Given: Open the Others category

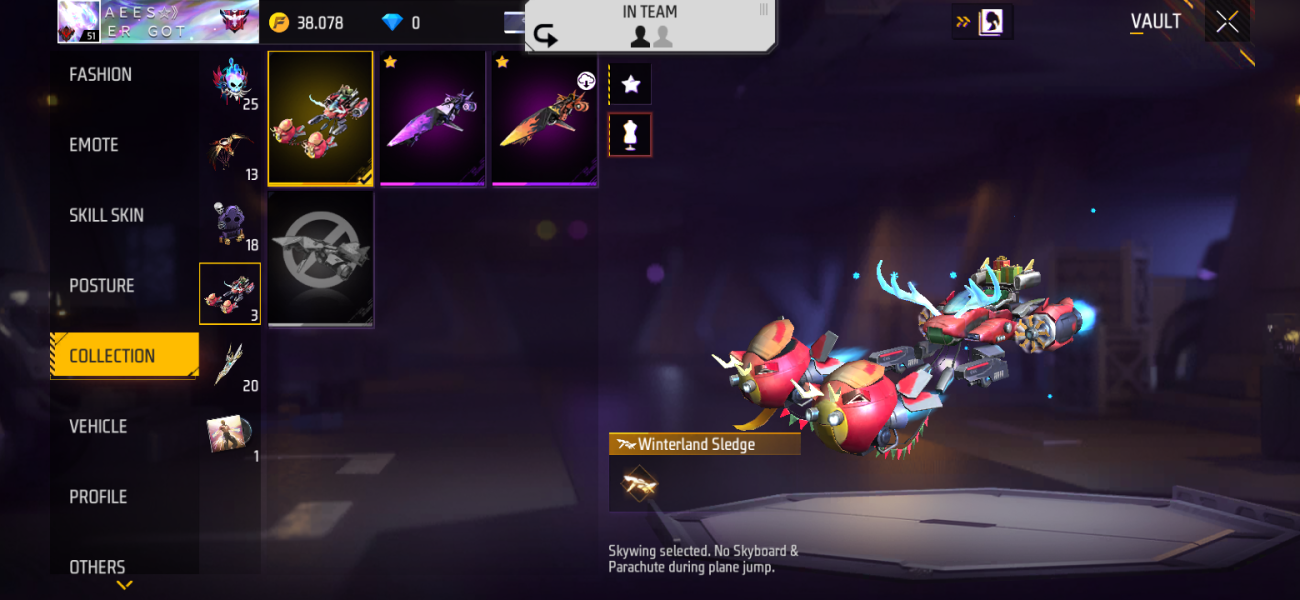Looking at the screenshot, I should coord(97,566).
